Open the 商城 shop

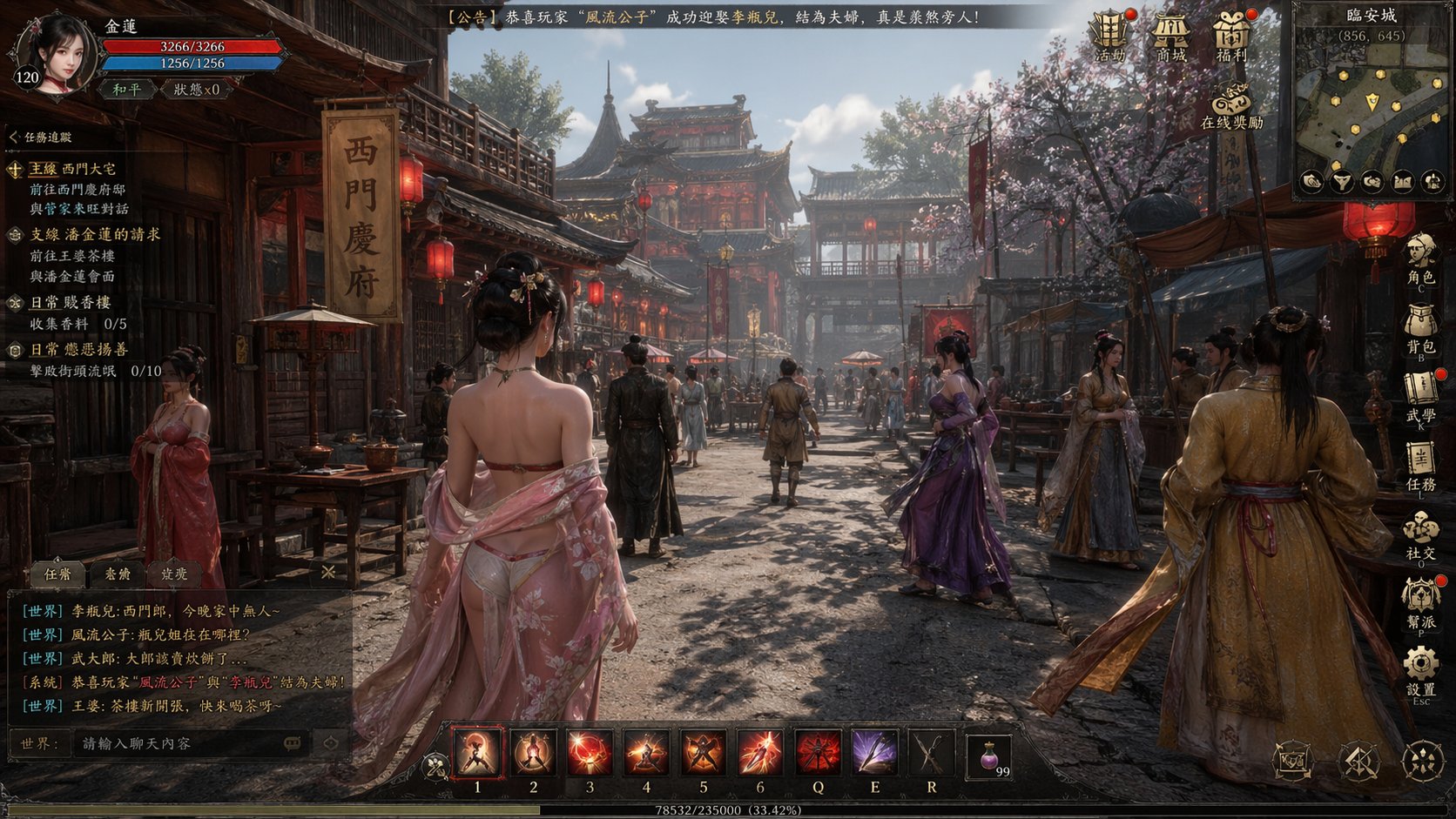point(1171,35)
